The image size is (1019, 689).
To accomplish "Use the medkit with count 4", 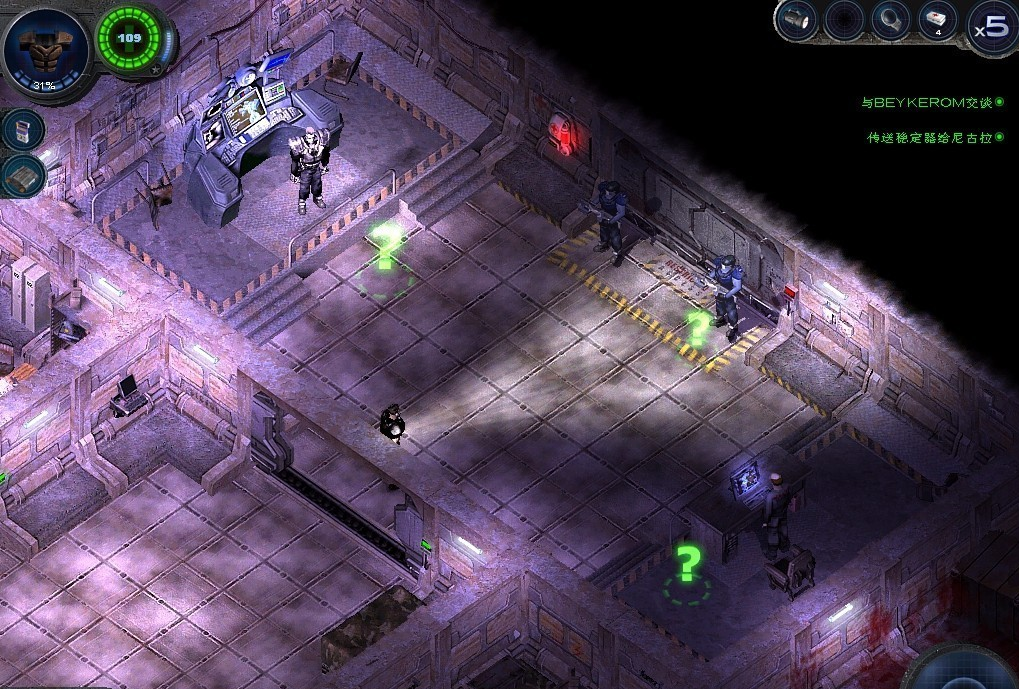I will pos(937,20).
